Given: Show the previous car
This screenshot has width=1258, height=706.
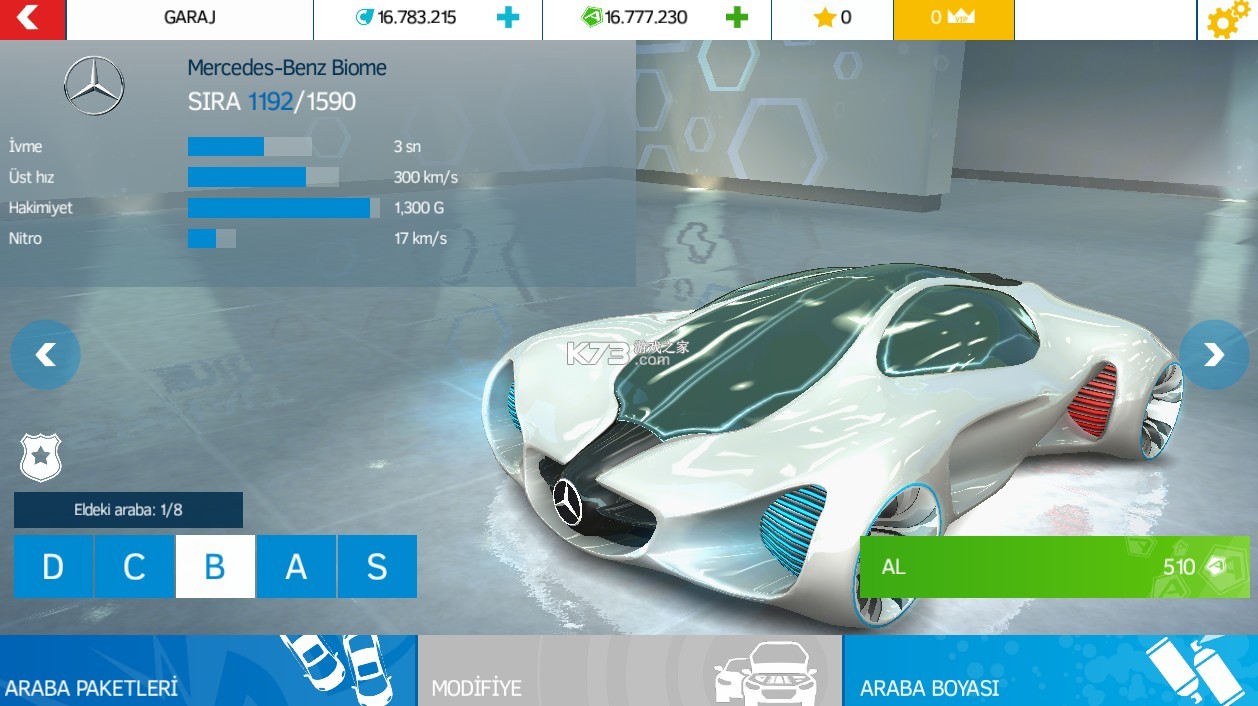Looking at the screenshot, I should click(45, 354).
